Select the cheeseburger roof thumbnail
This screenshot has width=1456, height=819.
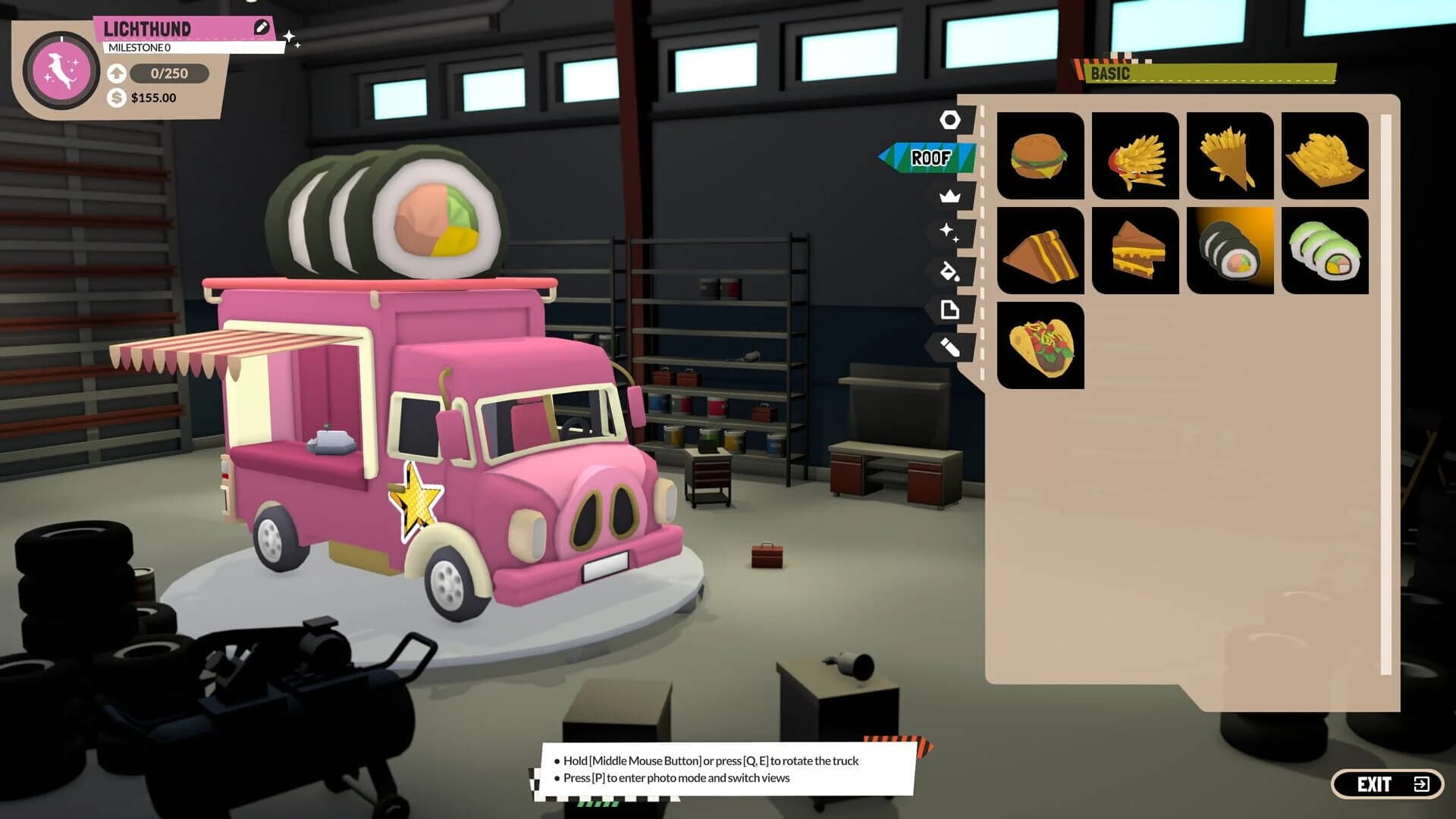(1040, 157)
